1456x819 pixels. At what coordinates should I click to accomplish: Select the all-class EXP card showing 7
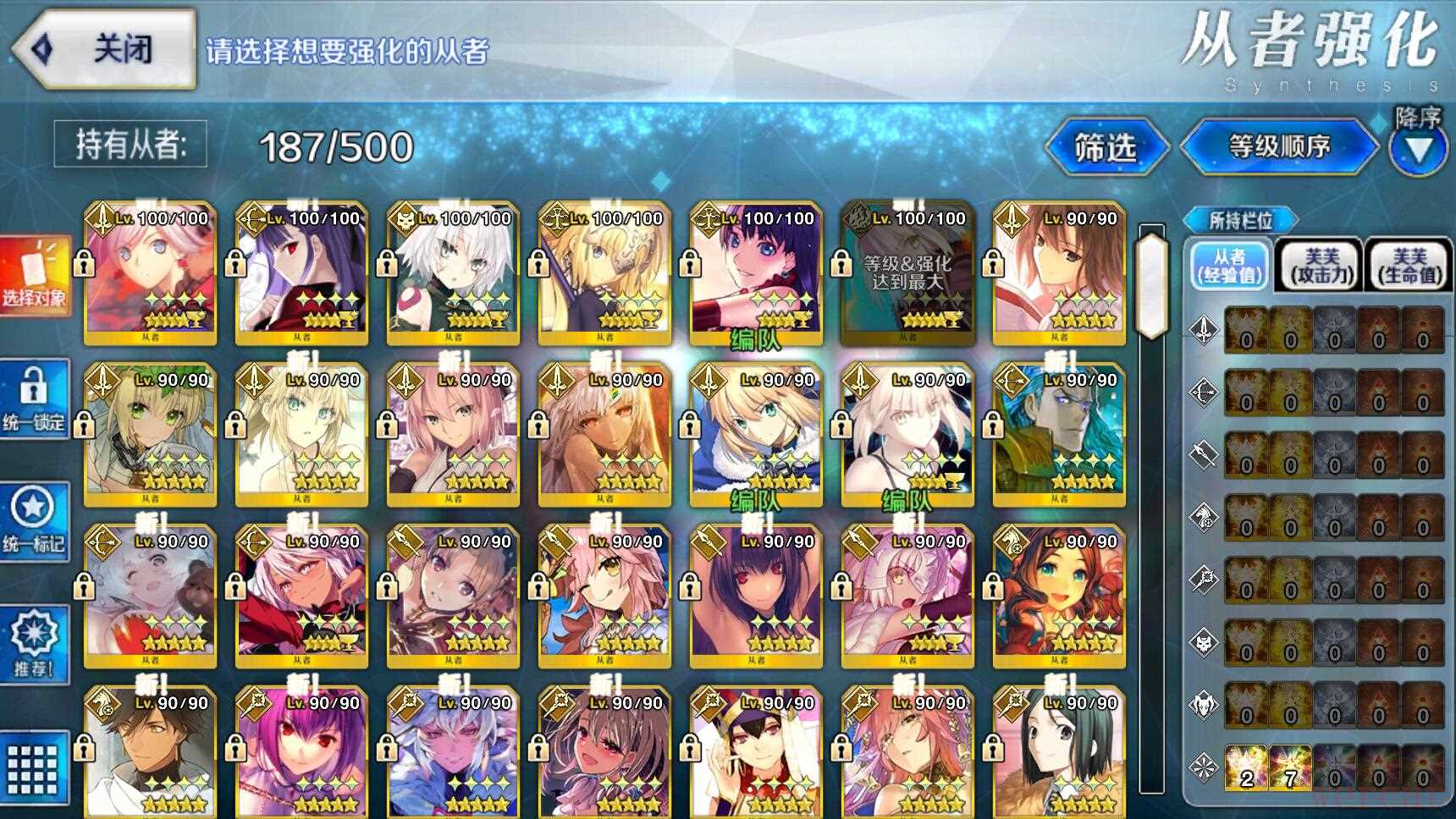pos(1290,767)
